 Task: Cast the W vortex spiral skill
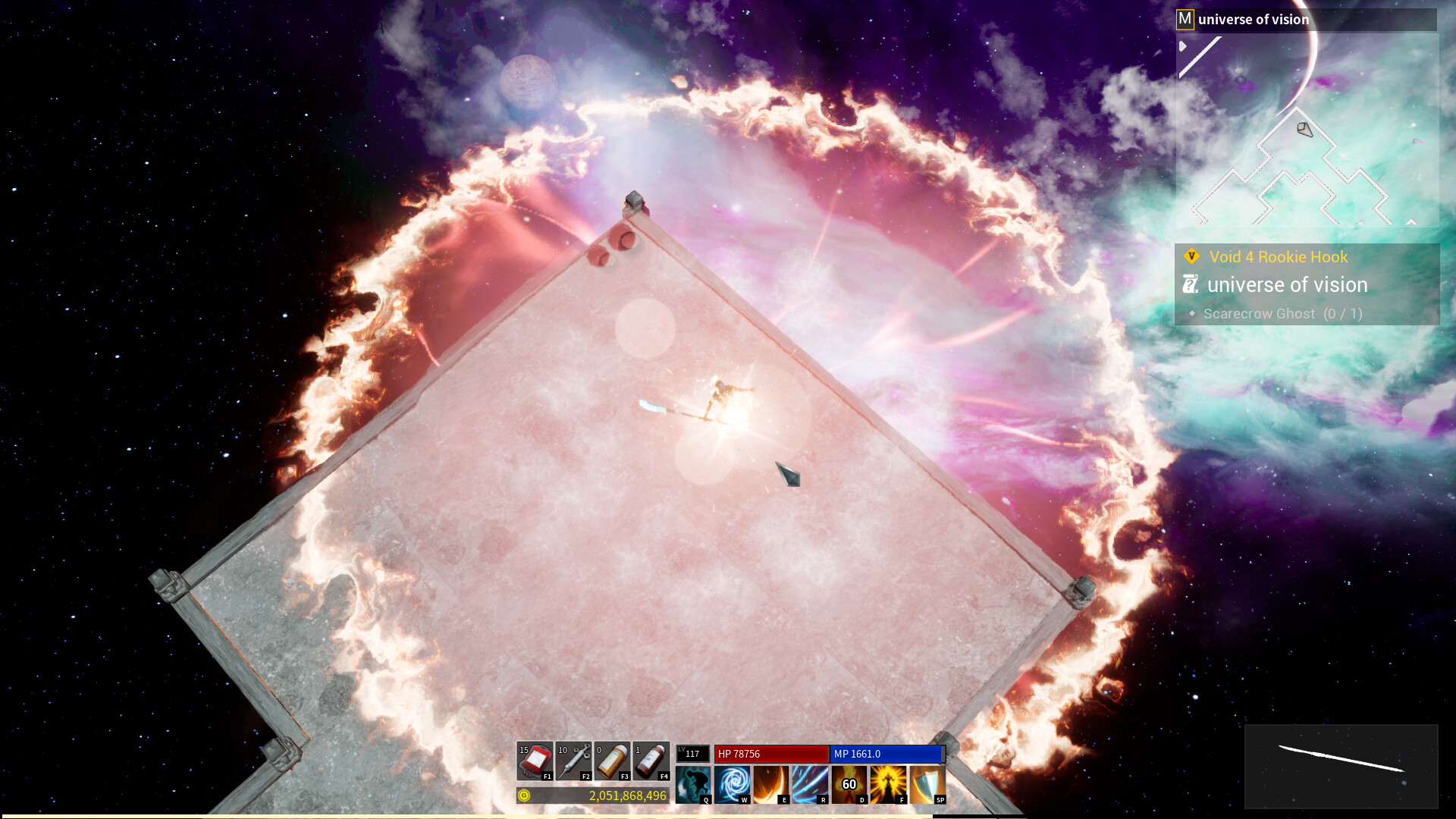pyautogui.click(x=732, y=784)
